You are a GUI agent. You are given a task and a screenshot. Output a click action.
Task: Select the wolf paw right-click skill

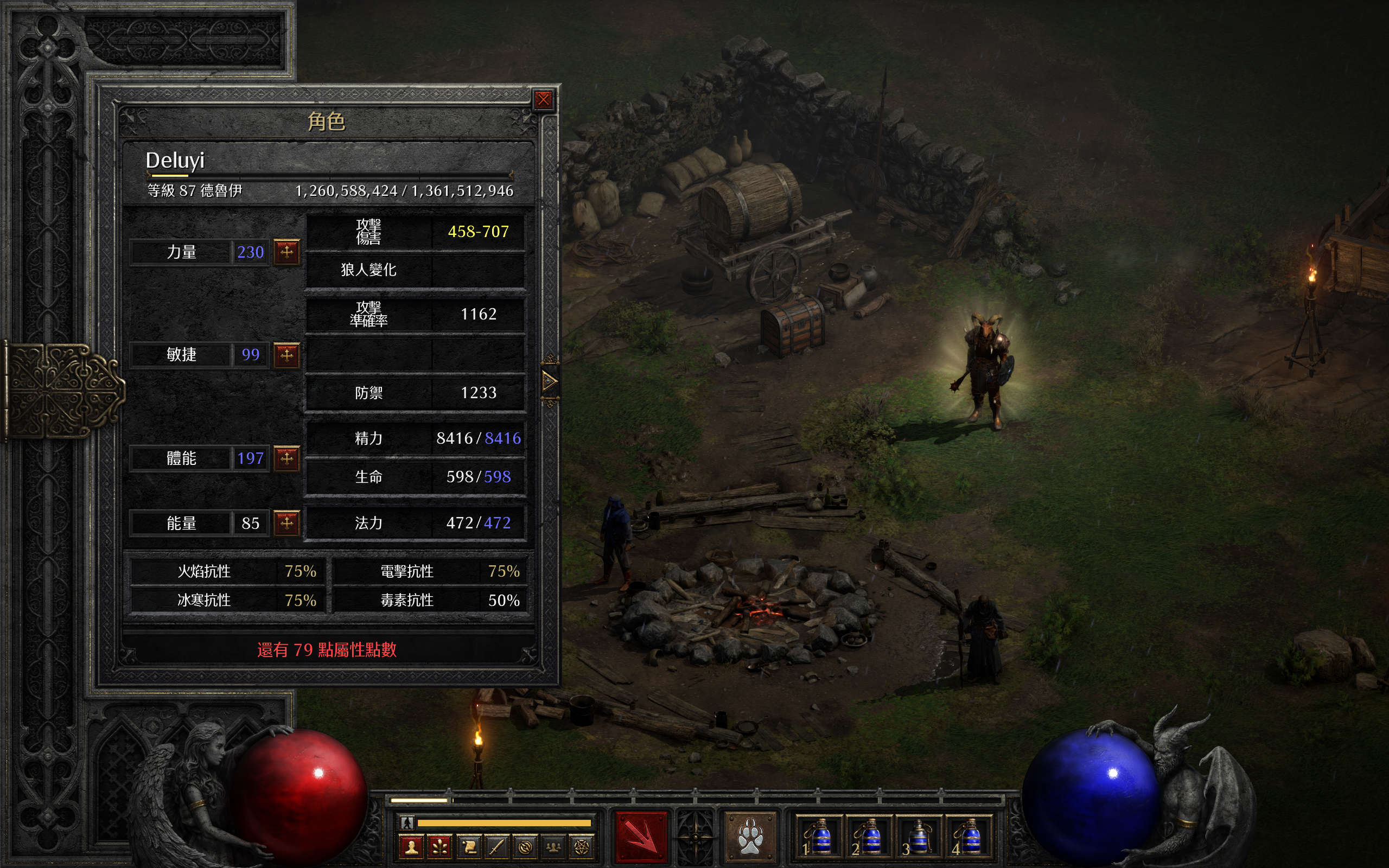(x=750, y=836)
